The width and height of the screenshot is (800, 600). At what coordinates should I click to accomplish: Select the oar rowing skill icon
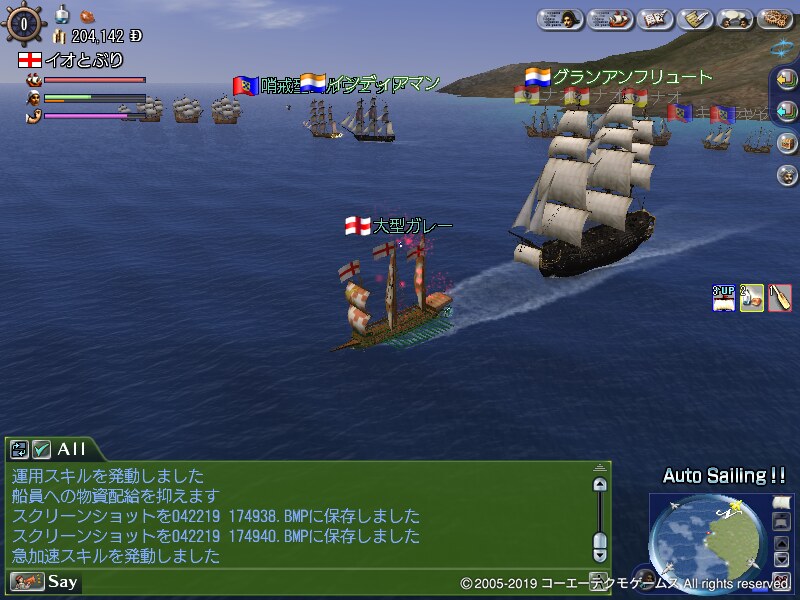coord(779,297)
